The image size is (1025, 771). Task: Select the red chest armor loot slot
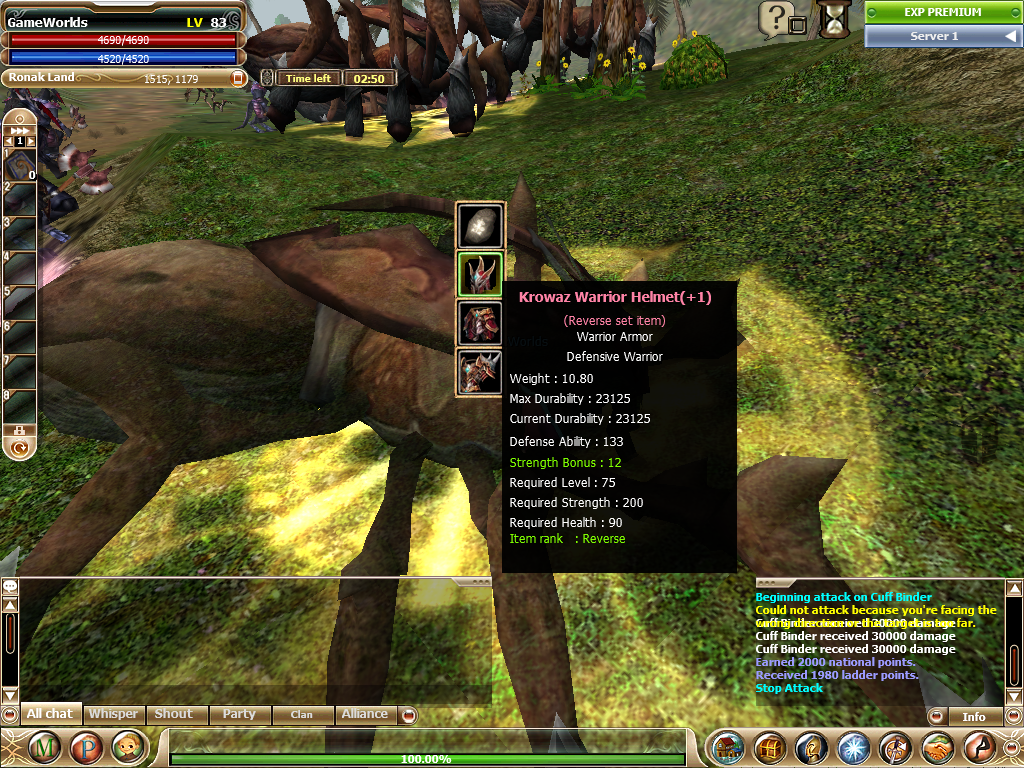480,324
